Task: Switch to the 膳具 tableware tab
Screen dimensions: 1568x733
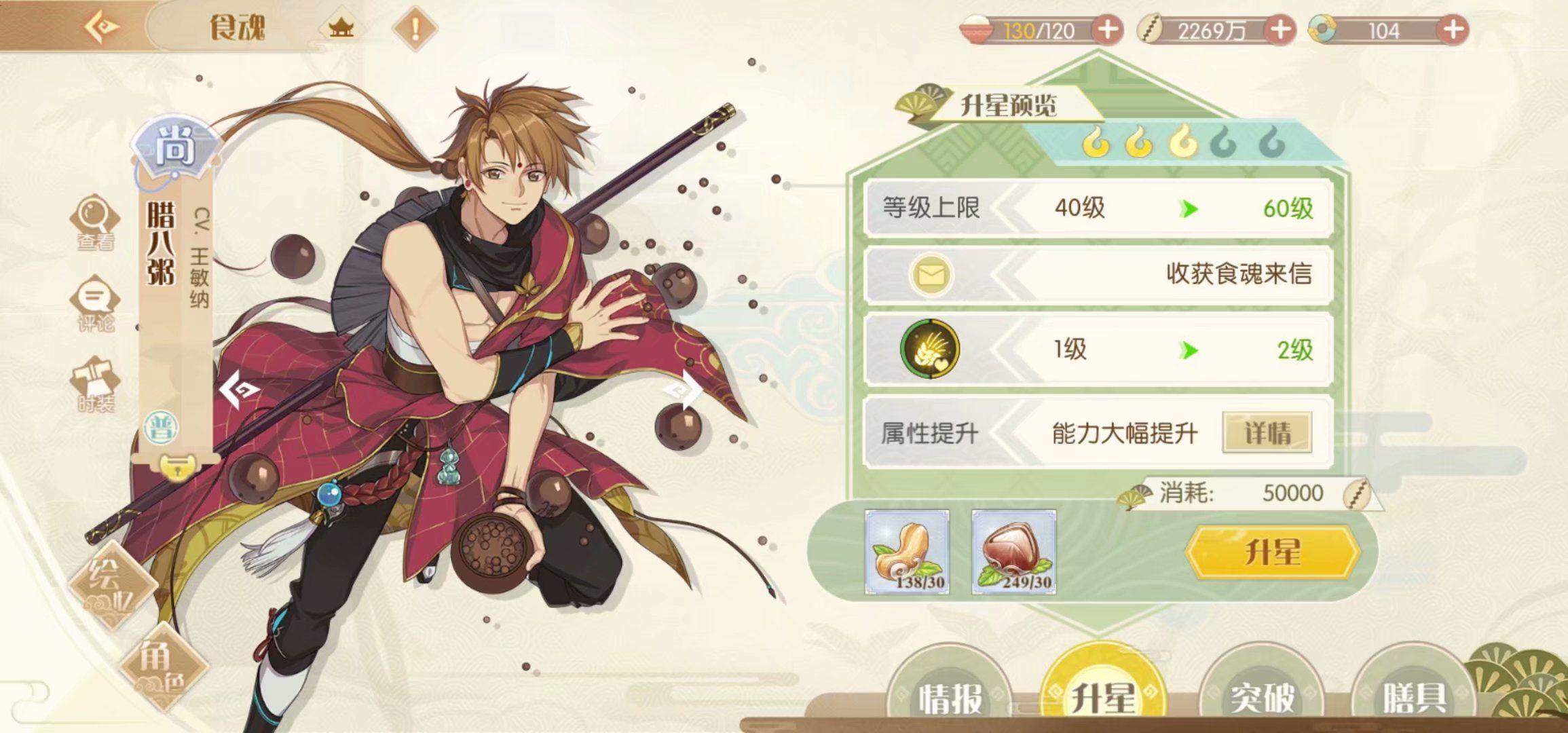Action: (1414, 696)
